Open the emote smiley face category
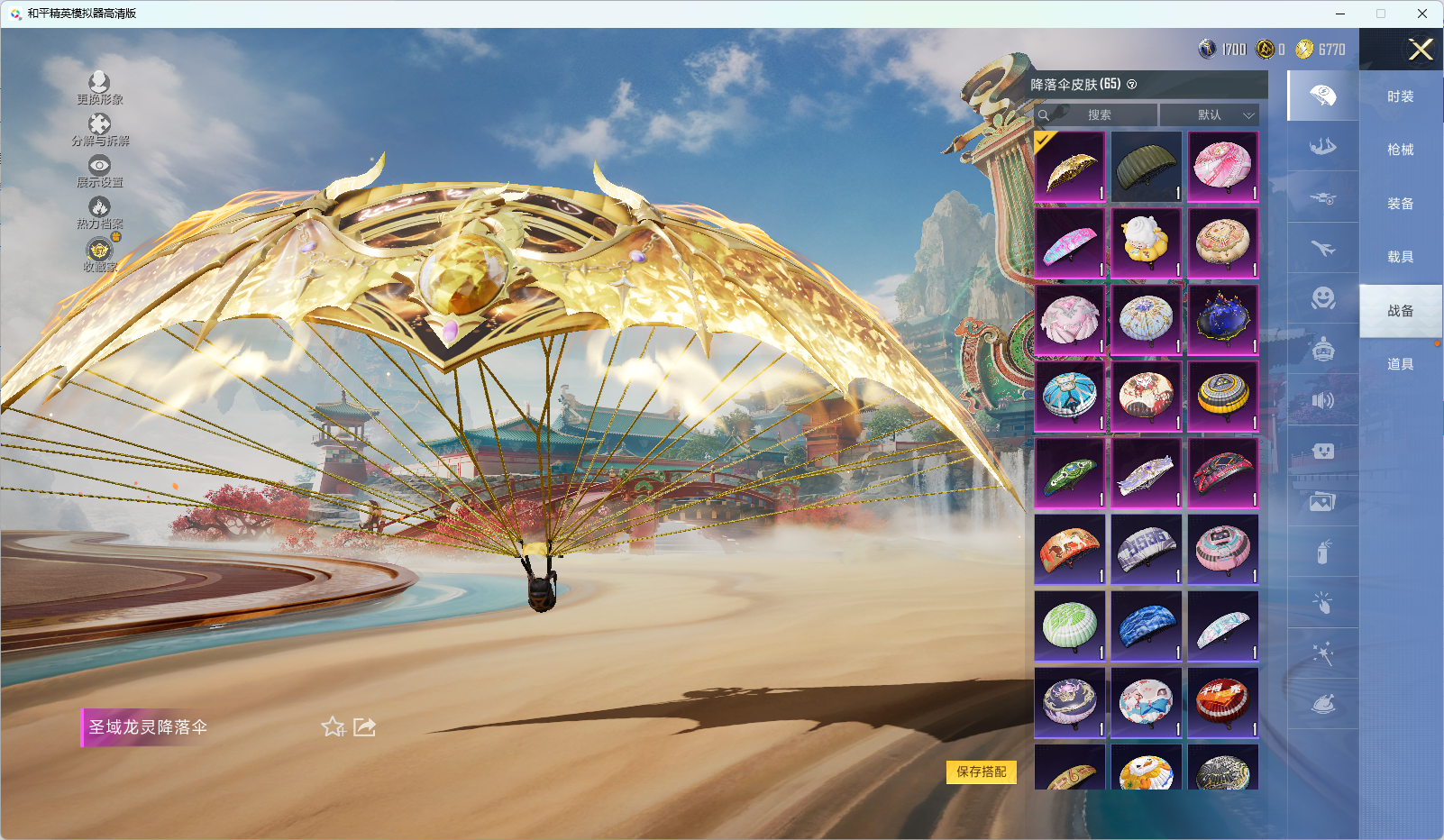Image resolution: width=1444 pixels, height=840 pixels. [1322, 297]
